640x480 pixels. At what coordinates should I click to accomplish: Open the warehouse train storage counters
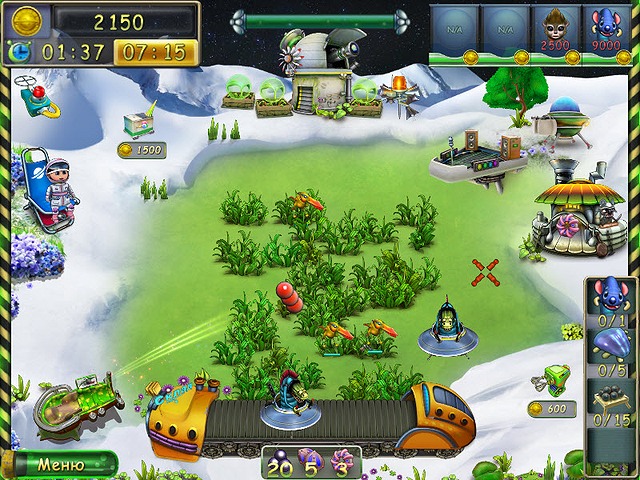coord(310,463)
